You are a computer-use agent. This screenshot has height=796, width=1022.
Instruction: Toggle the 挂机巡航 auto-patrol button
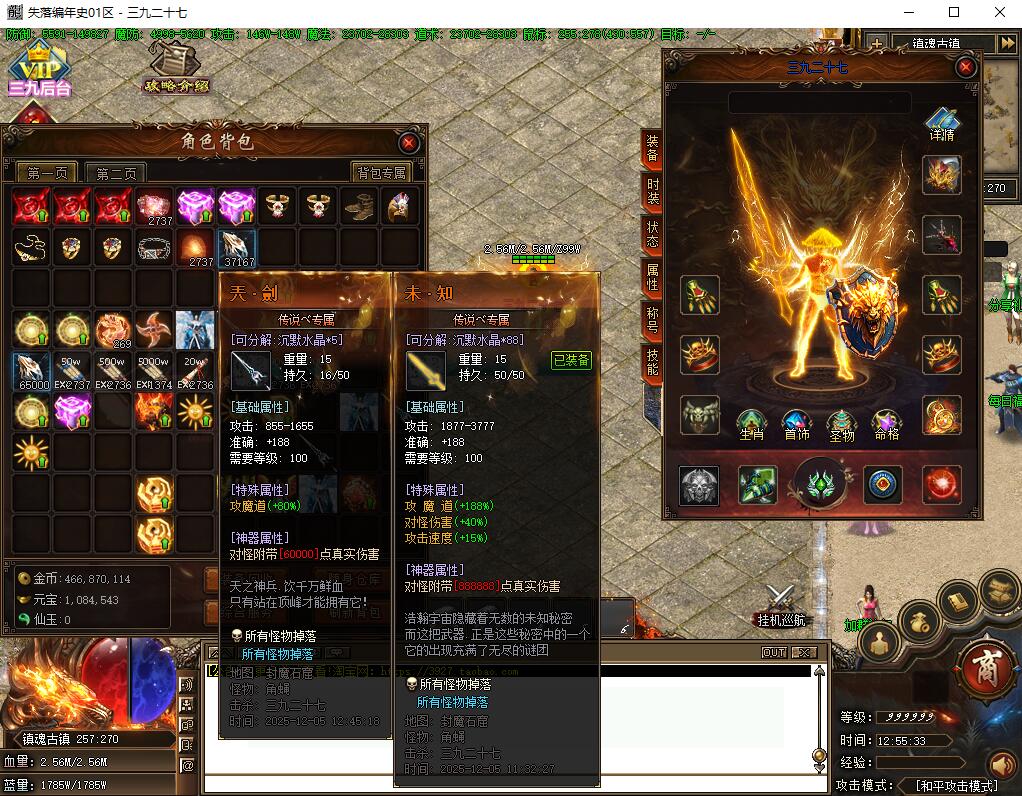(780, 606)
